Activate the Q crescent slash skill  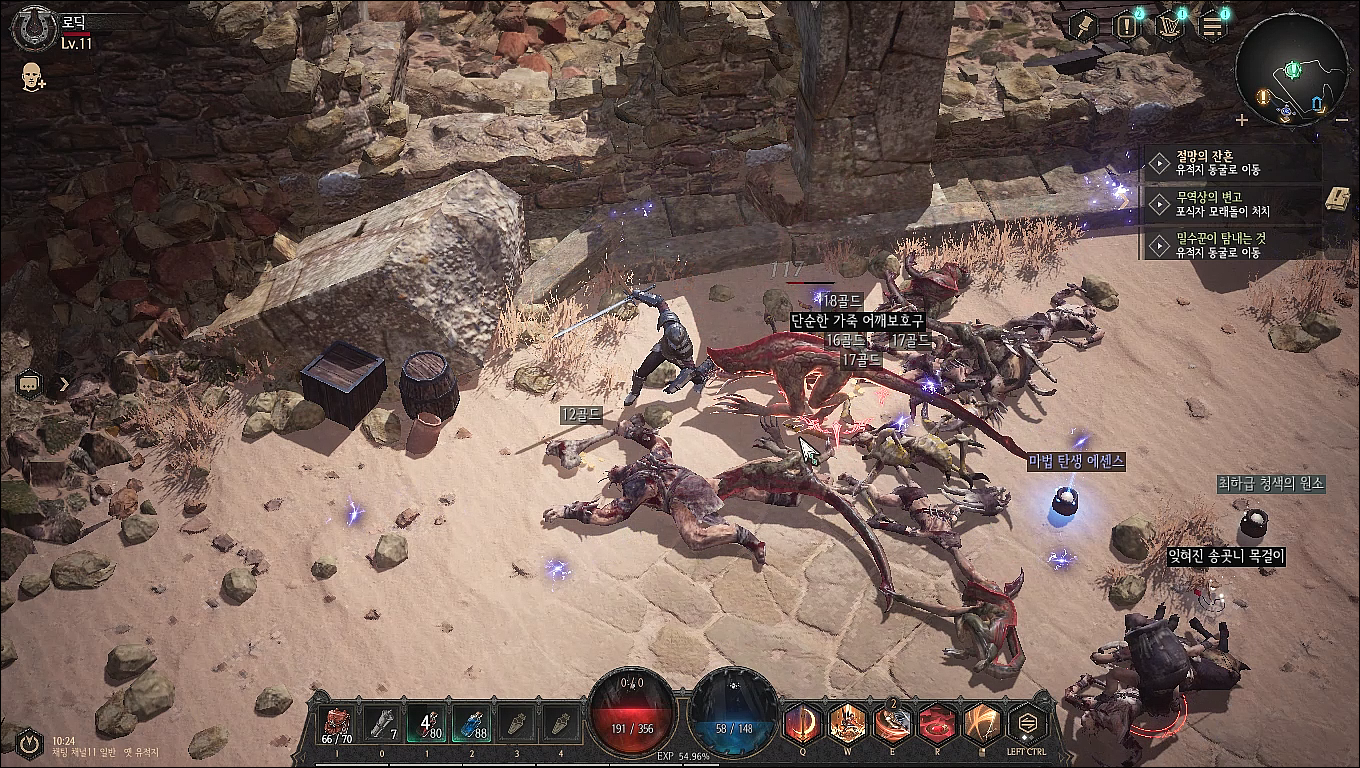click(803, 722)
